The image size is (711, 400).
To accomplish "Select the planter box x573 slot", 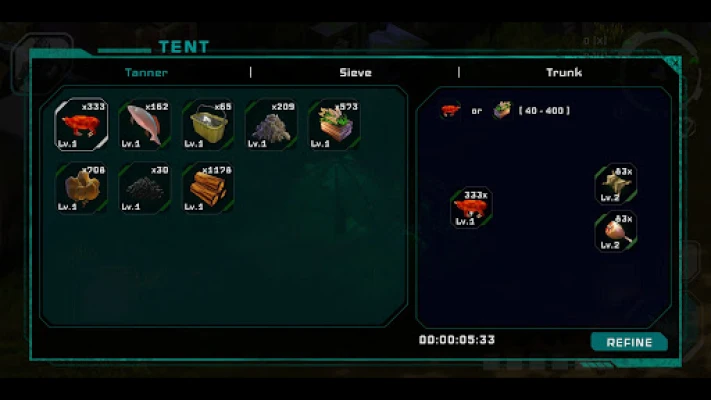I will [334, 125].
